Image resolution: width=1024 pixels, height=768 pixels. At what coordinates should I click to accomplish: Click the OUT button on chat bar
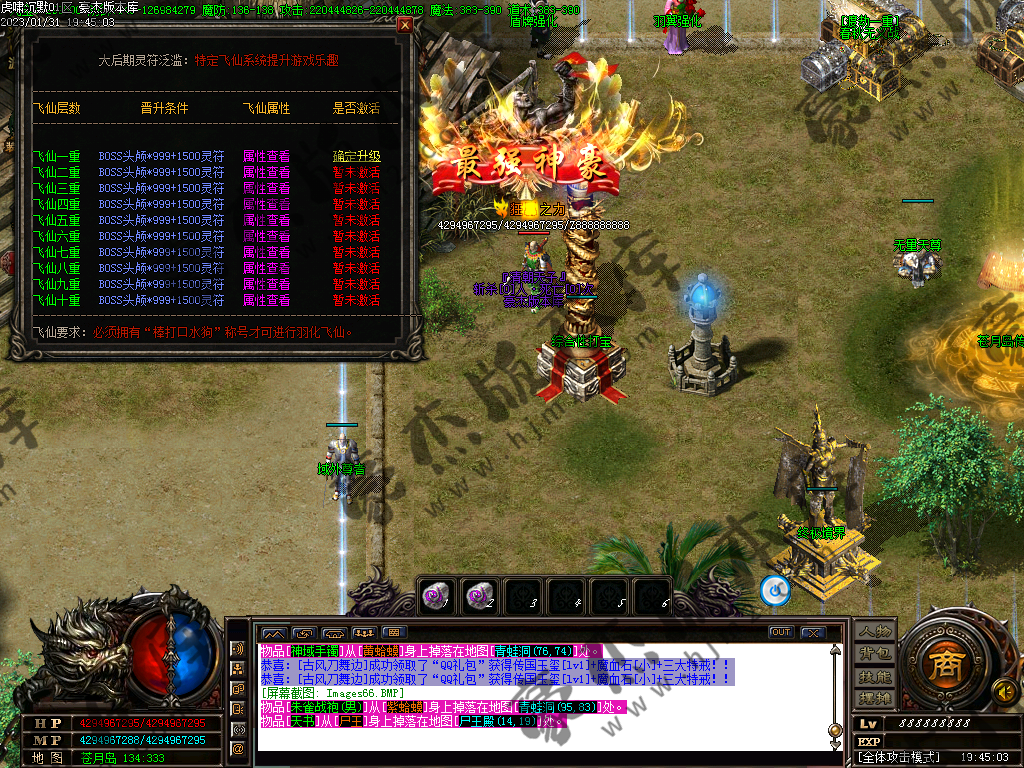pos(780,632)
